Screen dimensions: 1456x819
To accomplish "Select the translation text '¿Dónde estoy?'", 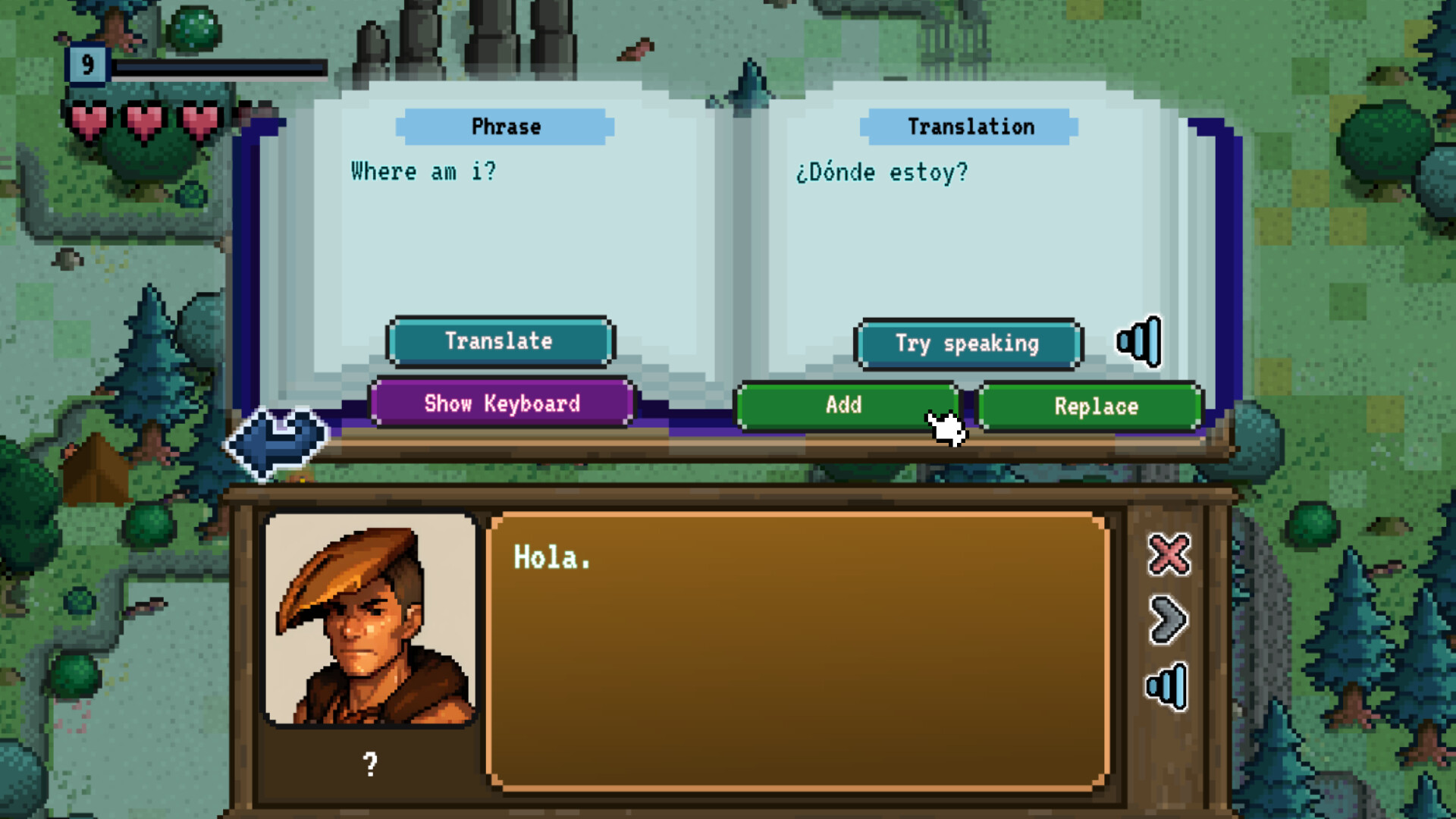I will 882,171.
